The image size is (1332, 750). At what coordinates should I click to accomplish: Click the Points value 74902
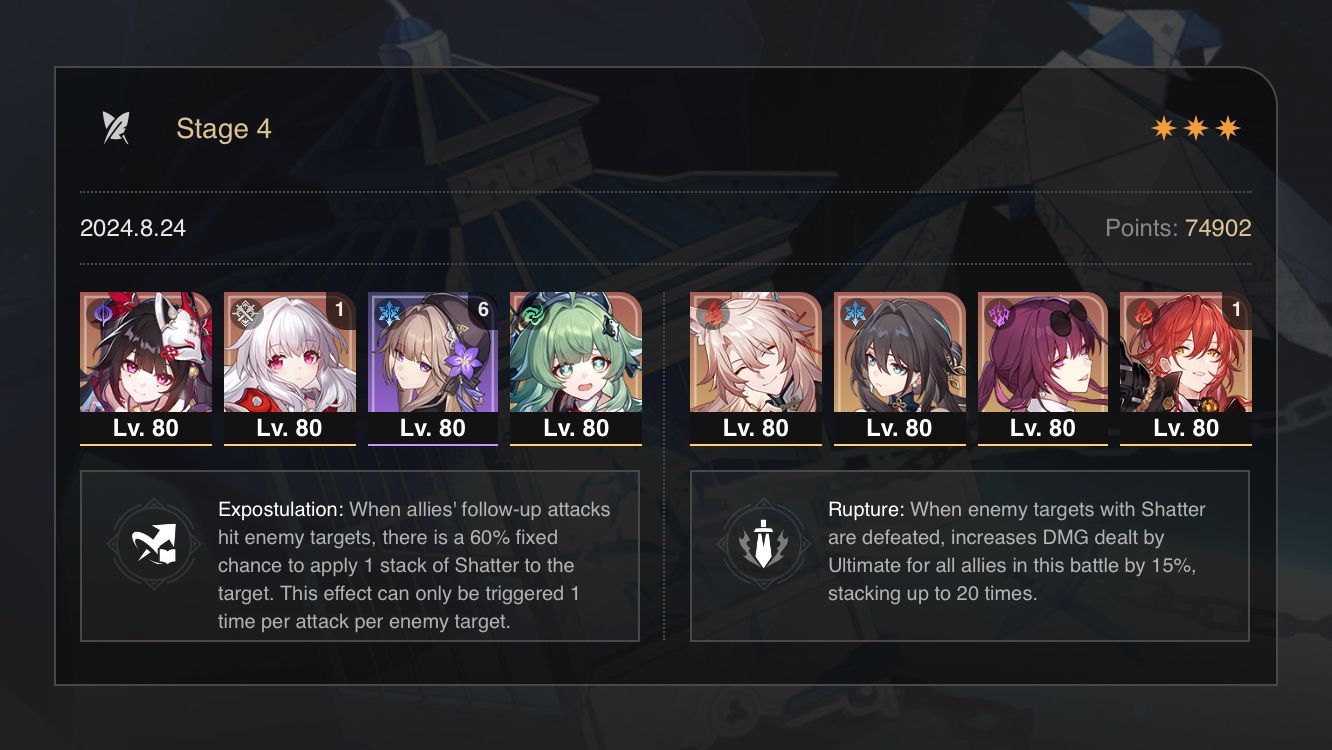coord(1218,228)
